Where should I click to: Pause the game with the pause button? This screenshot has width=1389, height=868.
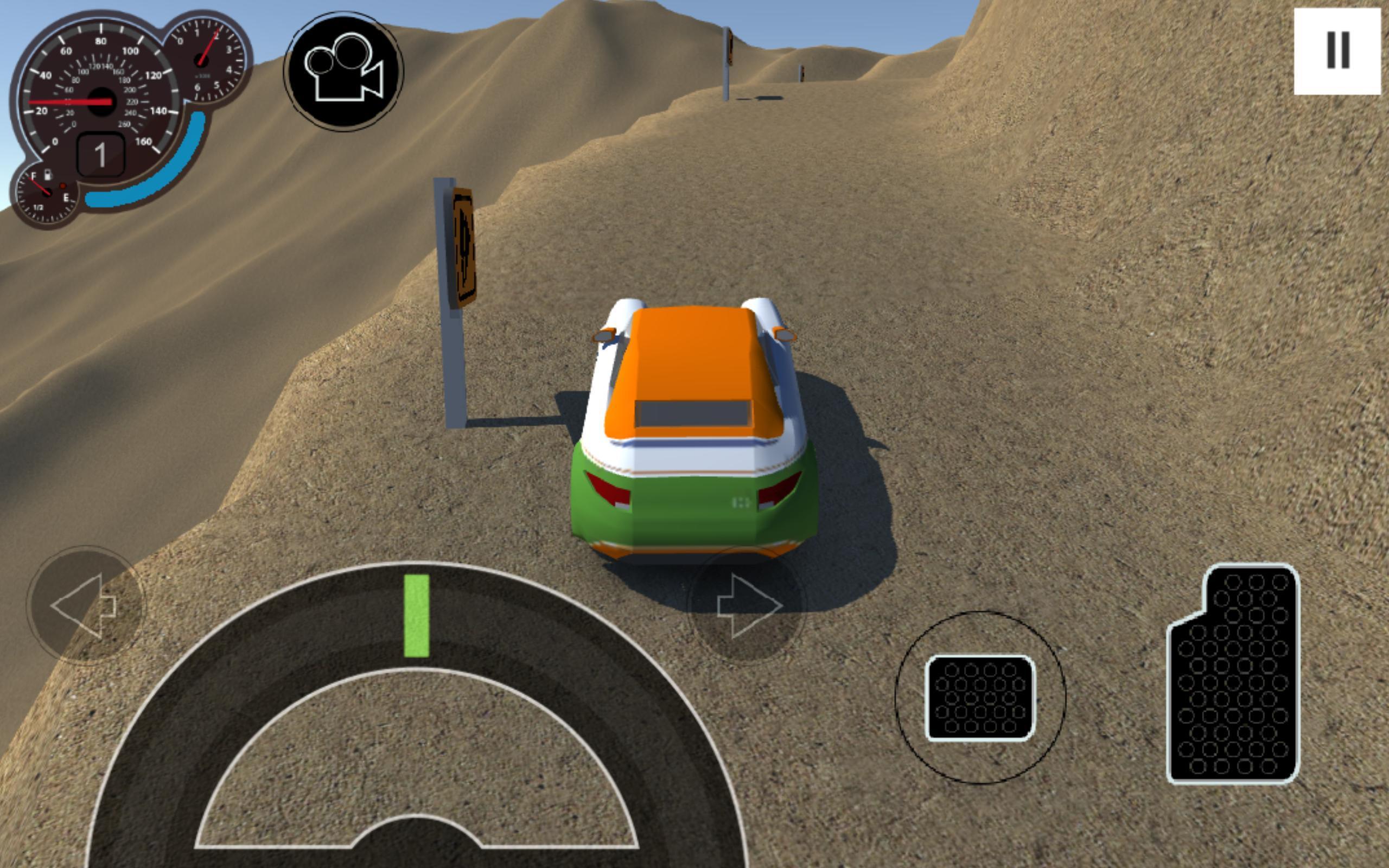[x=1337, y=52]
